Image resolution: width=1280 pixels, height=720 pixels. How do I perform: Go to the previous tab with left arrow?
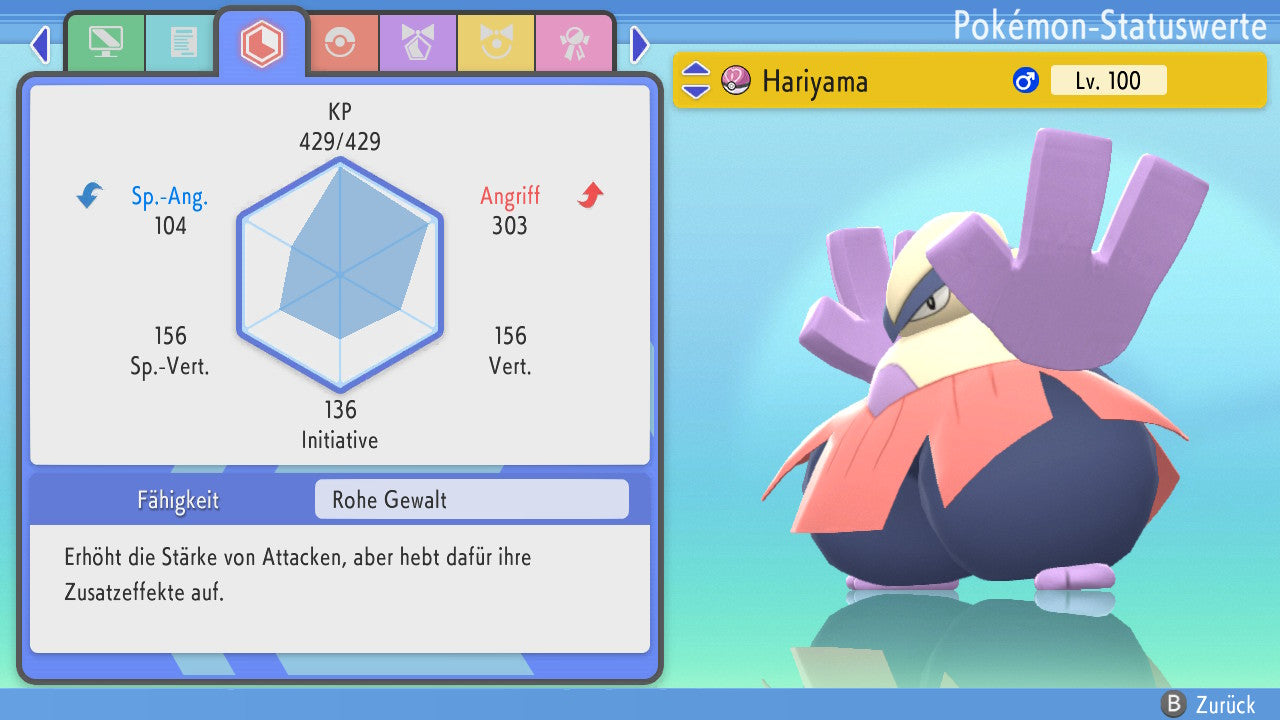point(40,44)
